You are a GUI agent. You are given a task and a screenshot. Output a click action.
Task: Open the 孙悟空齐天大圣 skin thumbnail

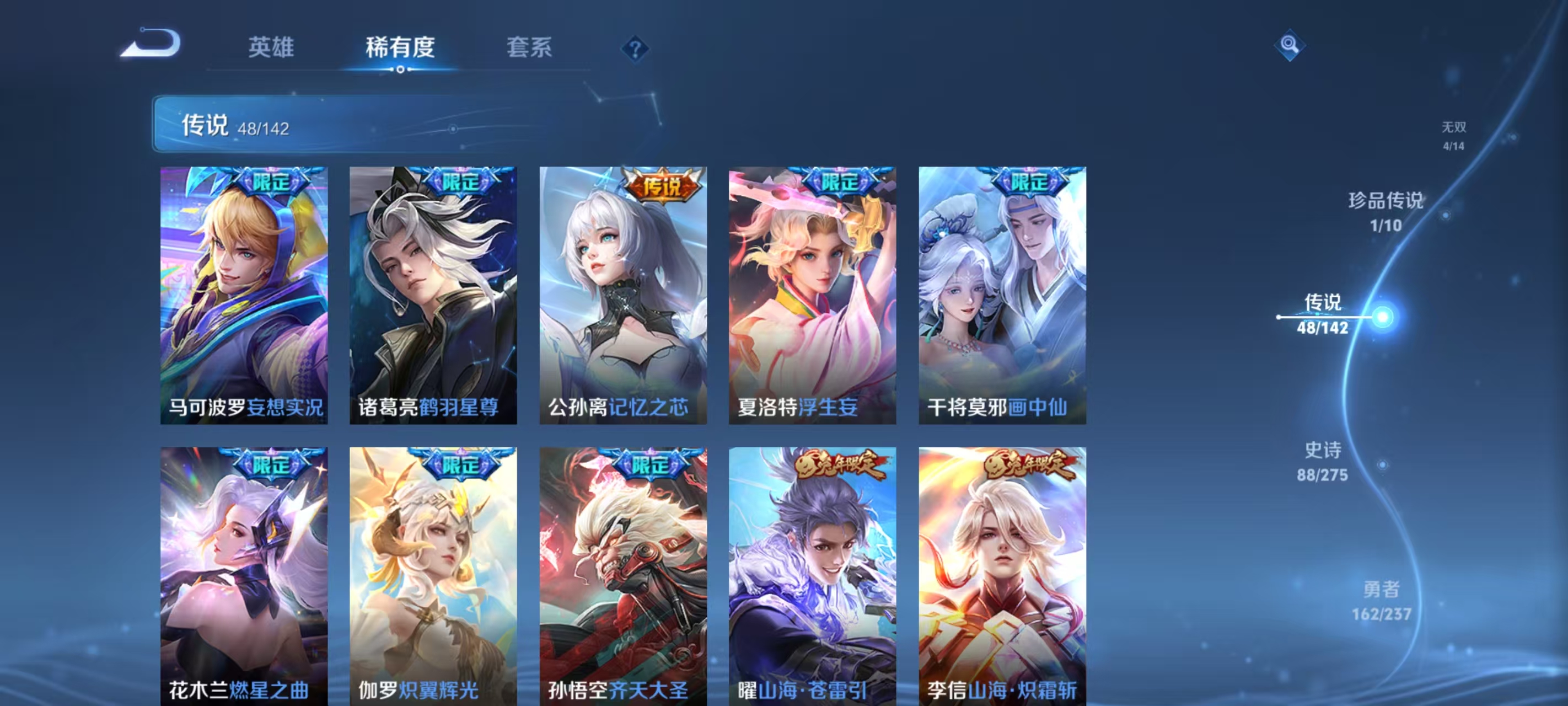622,579
